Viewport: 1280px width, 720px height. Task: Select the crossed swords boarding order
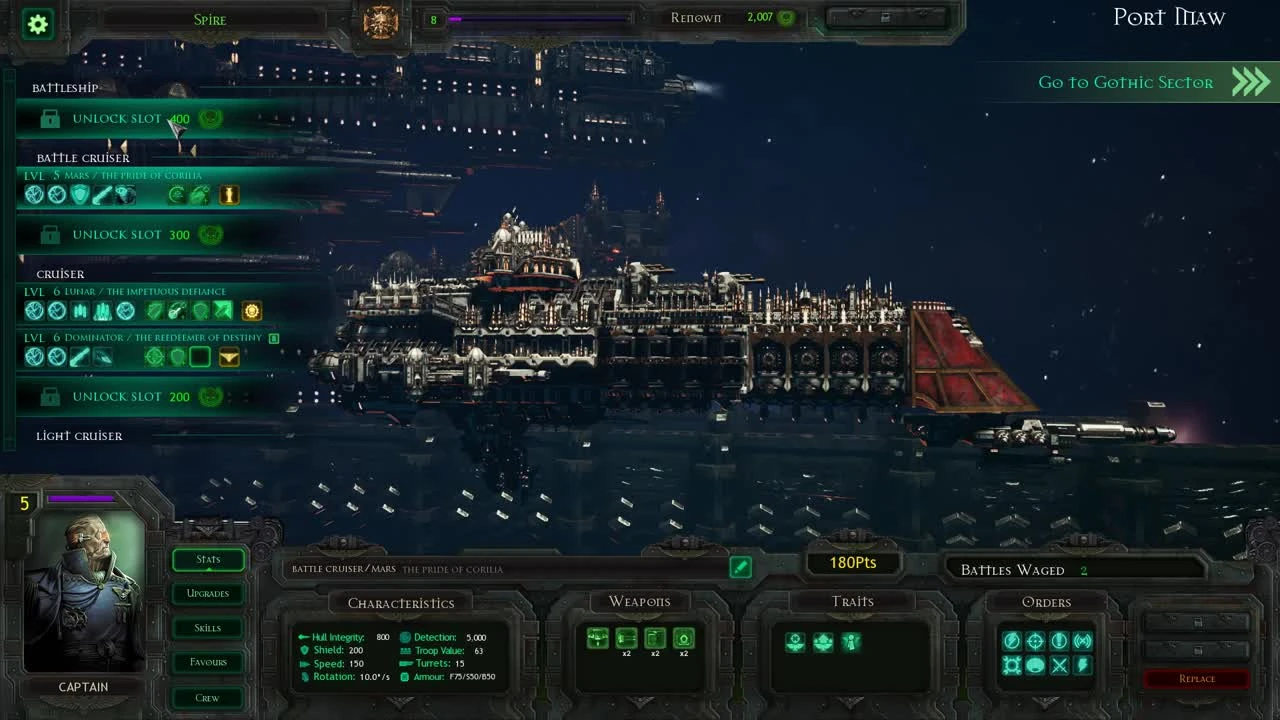[x=1060, y=666]
